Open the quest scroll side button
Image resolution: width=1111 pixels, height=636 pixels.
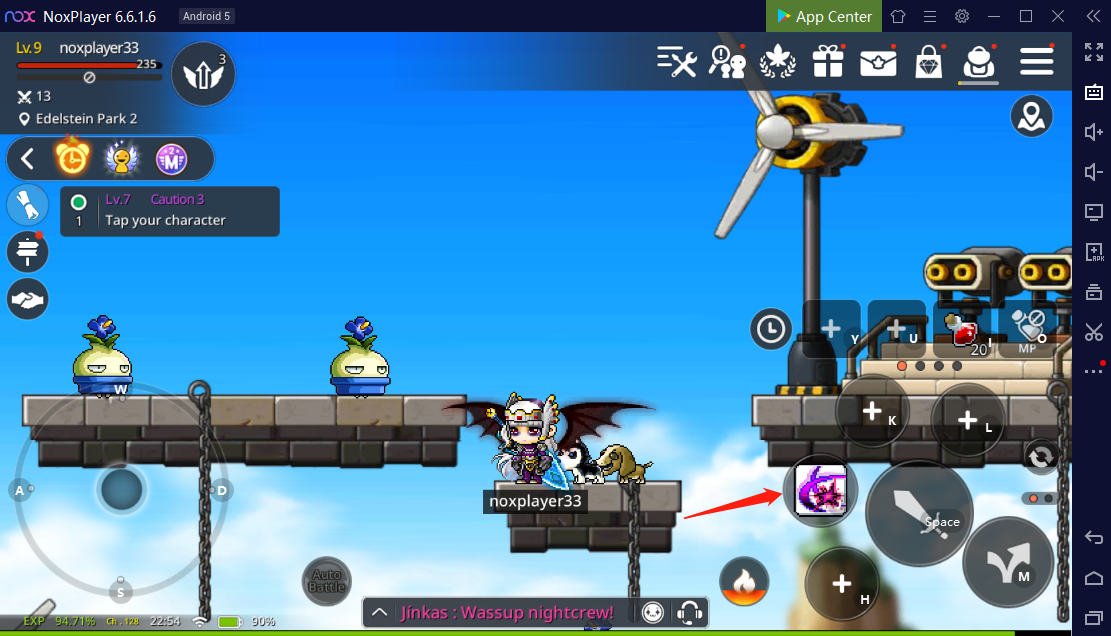click(28, 204)
